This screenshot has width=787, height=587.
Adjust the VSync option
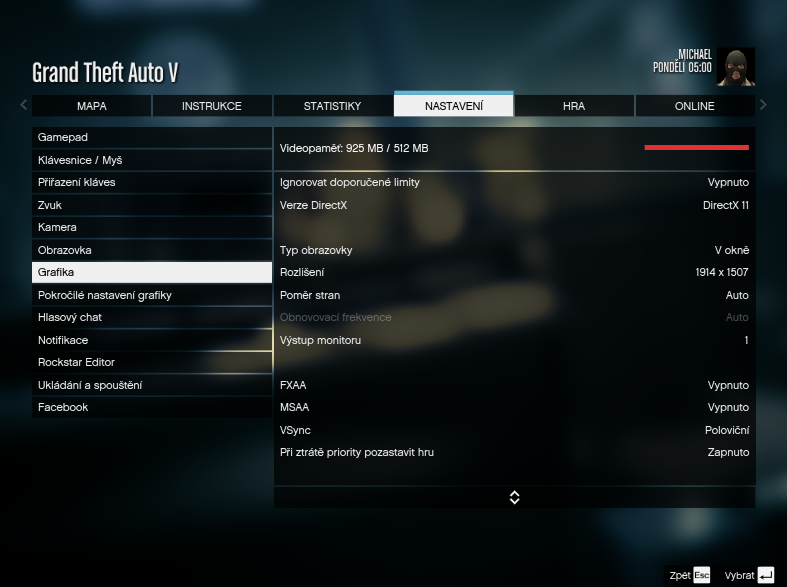[x=514, y=430]
